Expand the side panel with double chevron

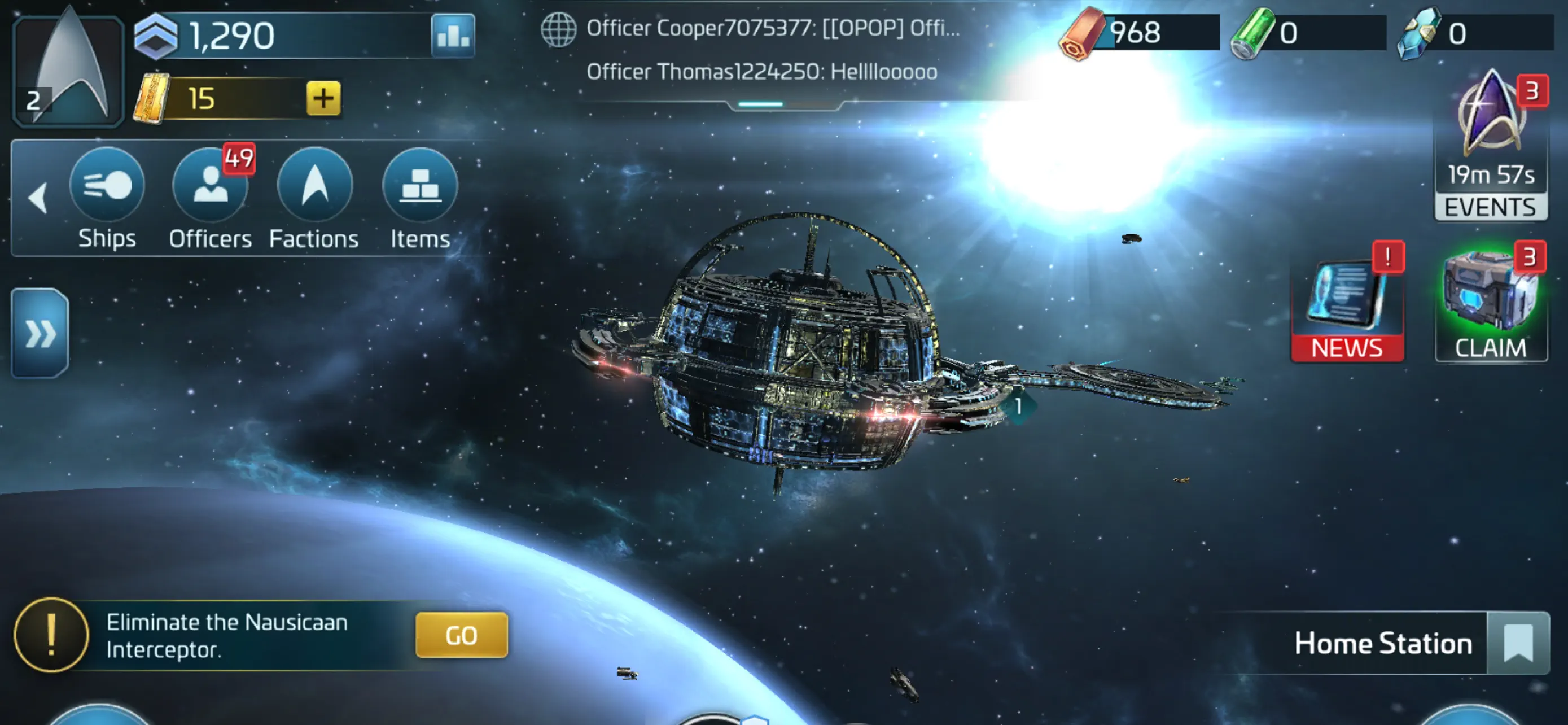39,334
